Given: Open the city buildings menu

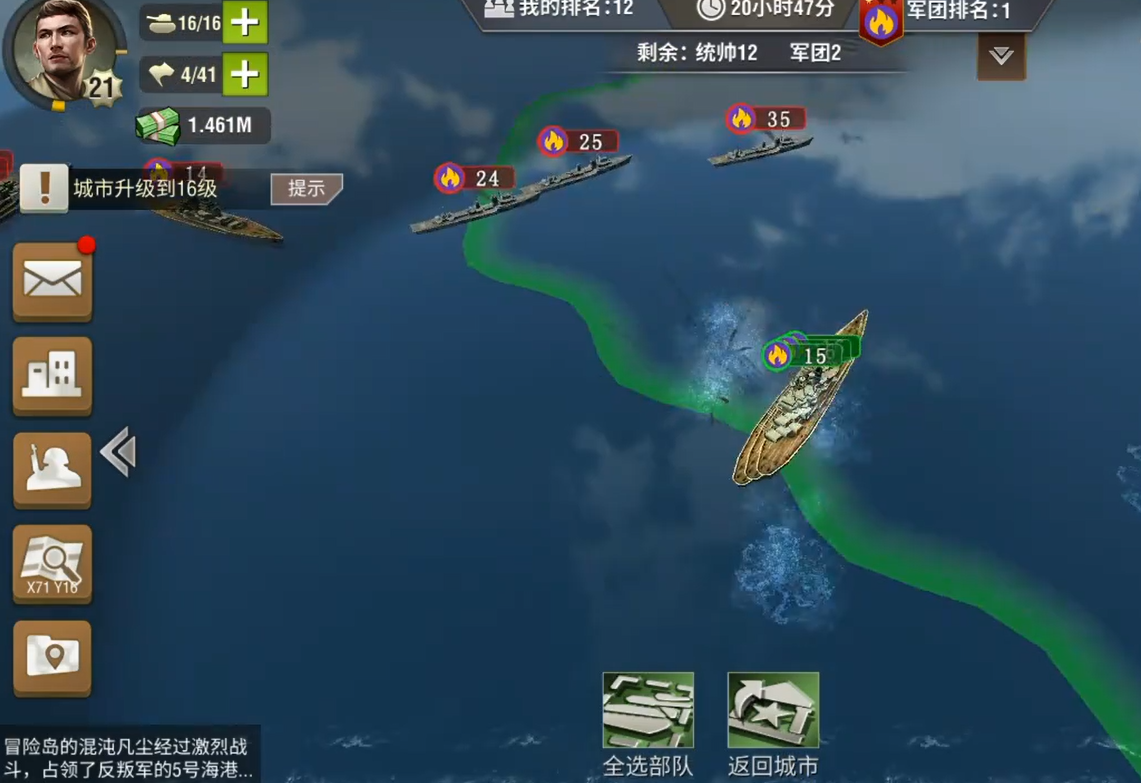Looking at the screenshot, I should click(x=52, y=375).
